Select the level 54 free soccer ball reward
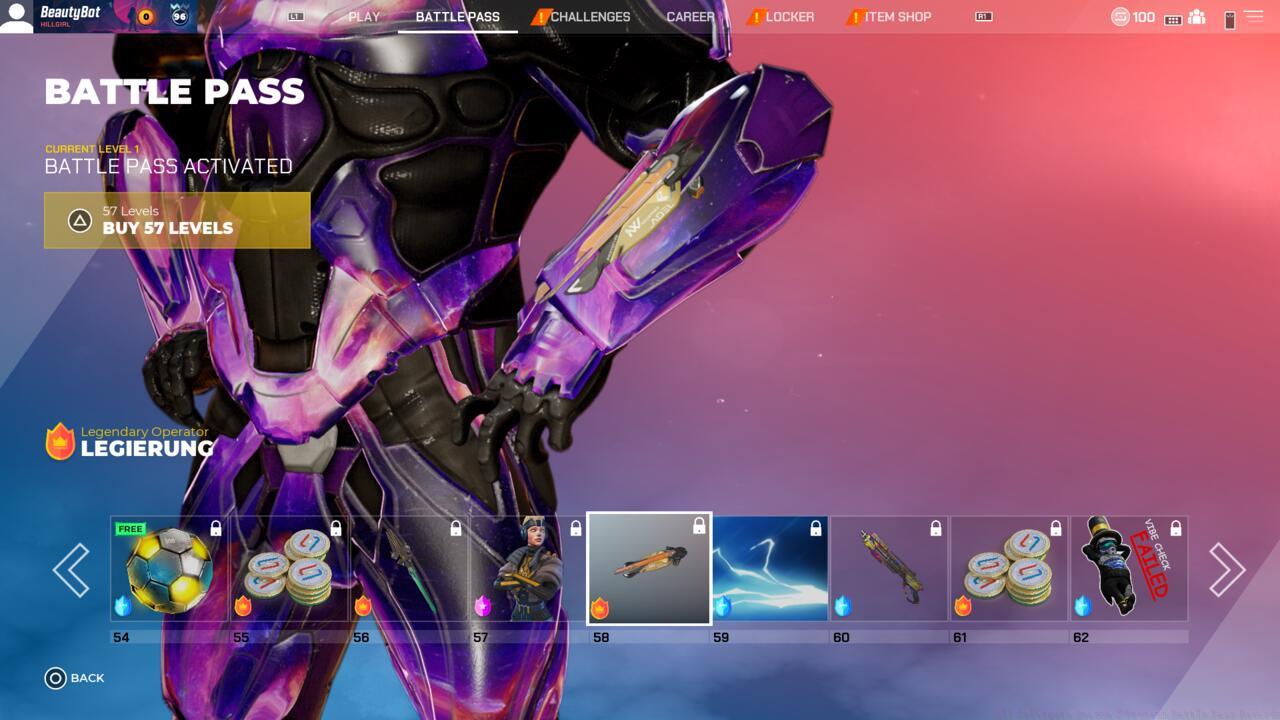 tap(169, 569)
